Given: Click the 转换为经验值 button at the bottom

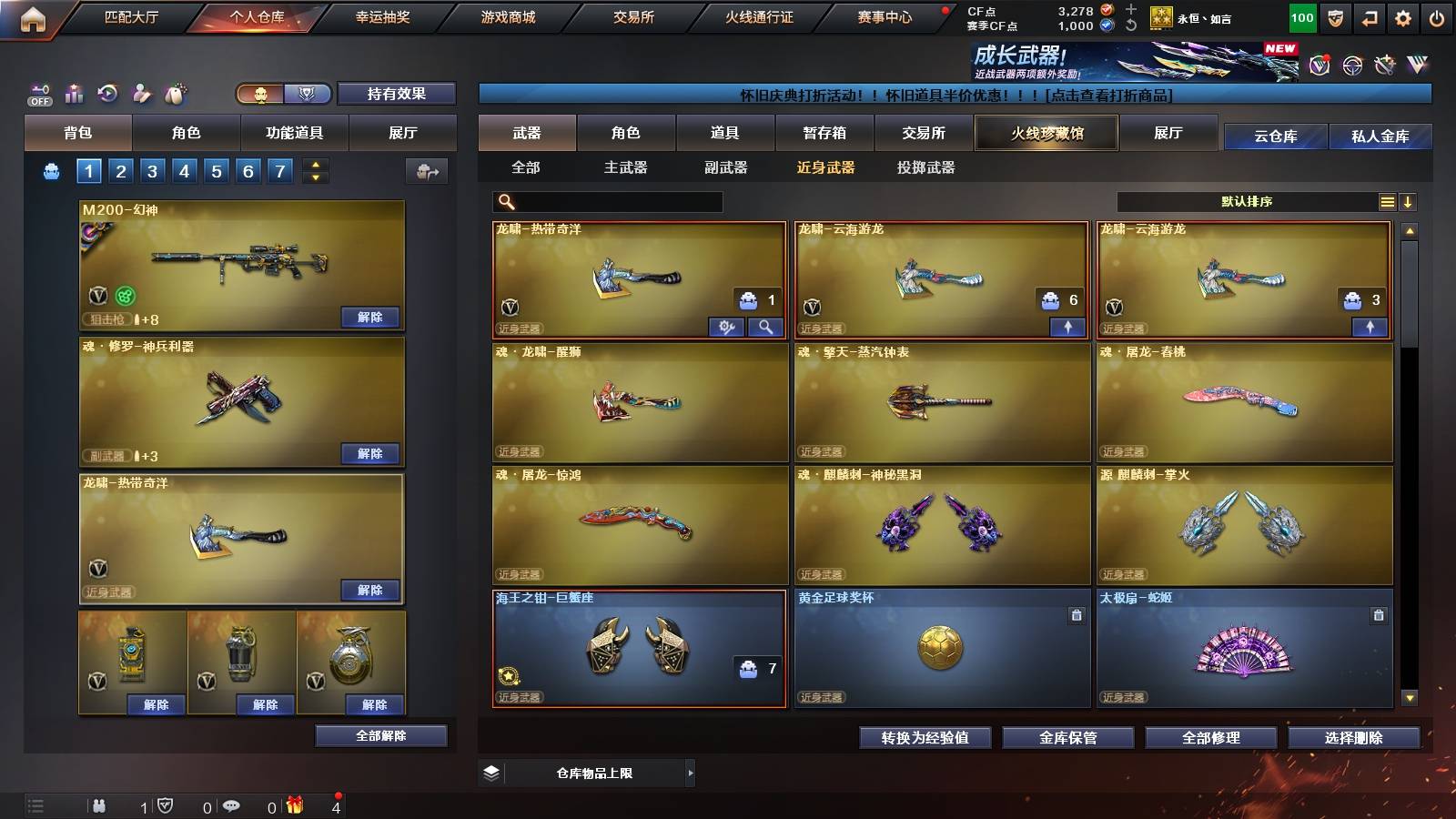Looking at the screenshot, I should (925, 738).
